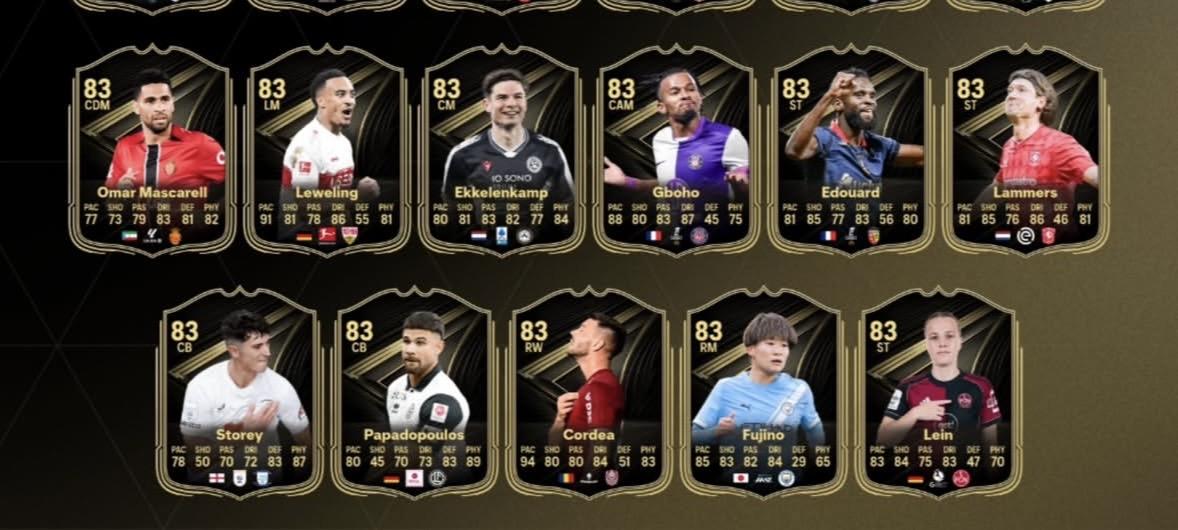Select the Fujino RM card

click(764, 392)
